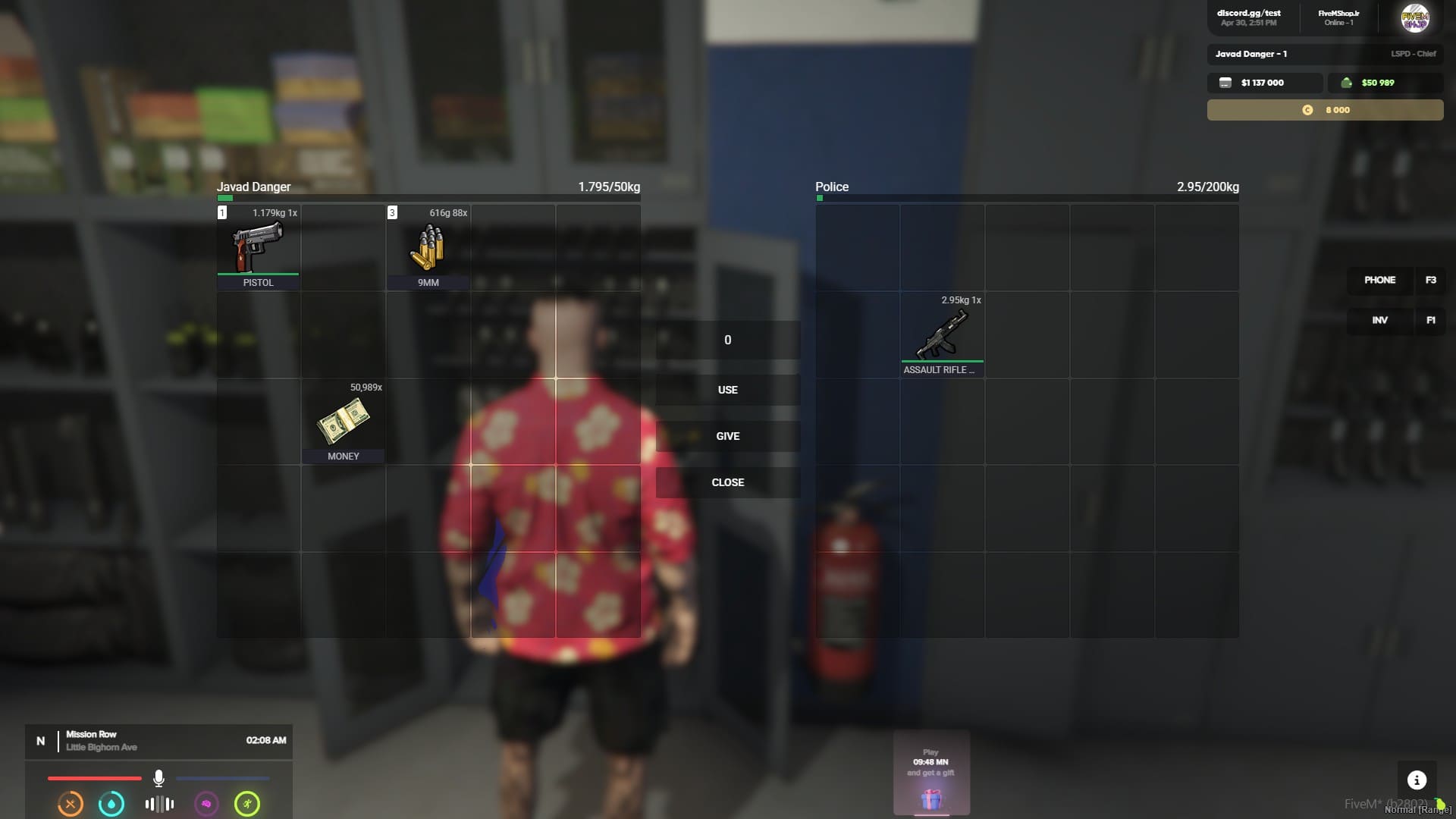Select the 9MM ammo slot

(428, 248)
